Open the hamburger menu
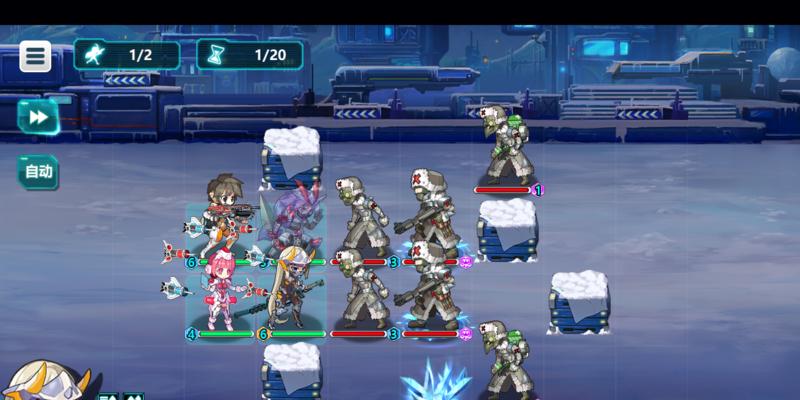The height and width of the screenshot is (400, 800). [36, 56]
